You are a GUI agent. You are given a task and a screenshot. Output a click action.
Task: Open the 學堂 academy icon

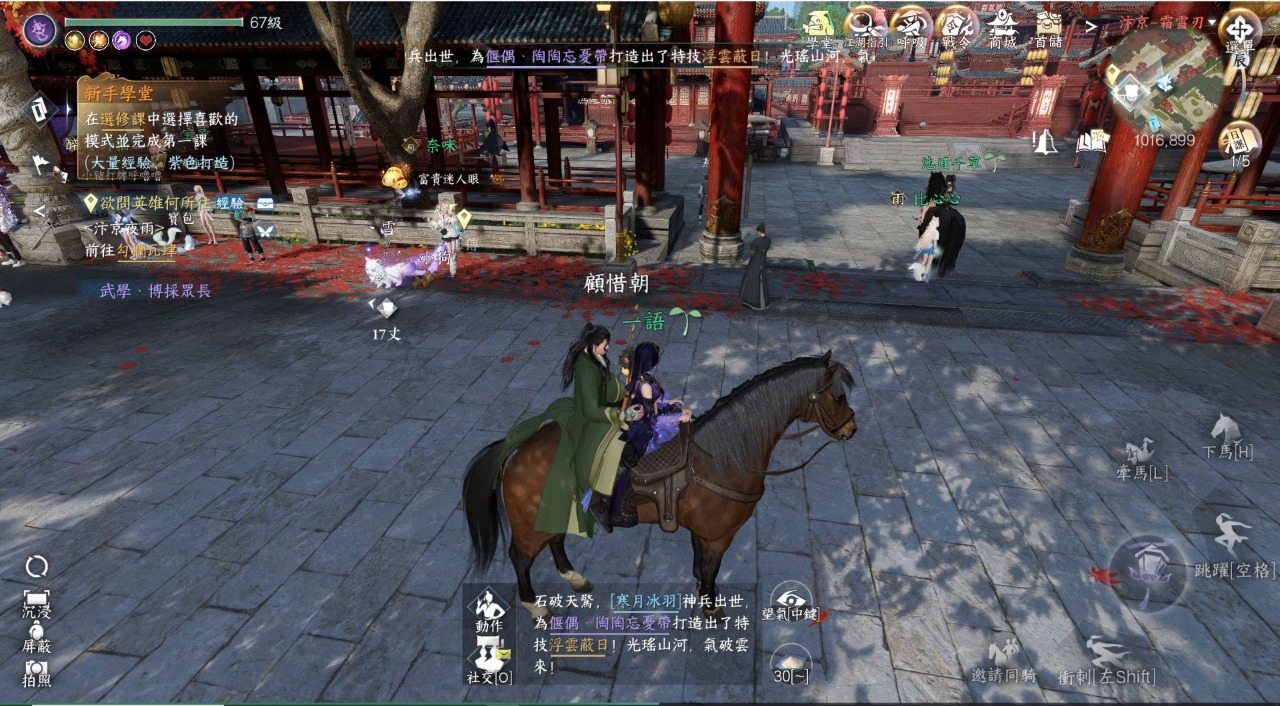tap(819, 26)
